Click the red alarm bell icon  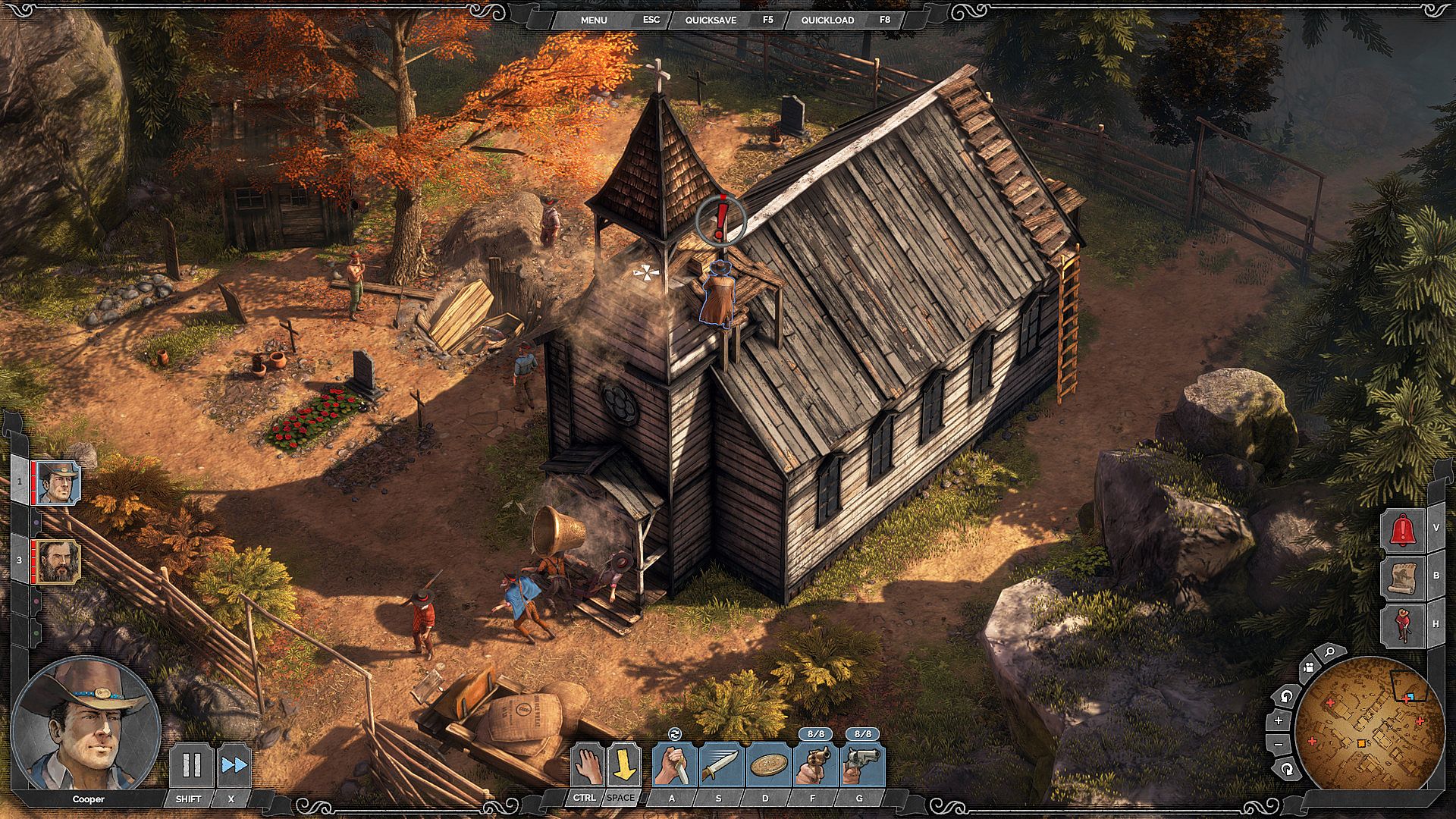click(x=1403, y=529)
